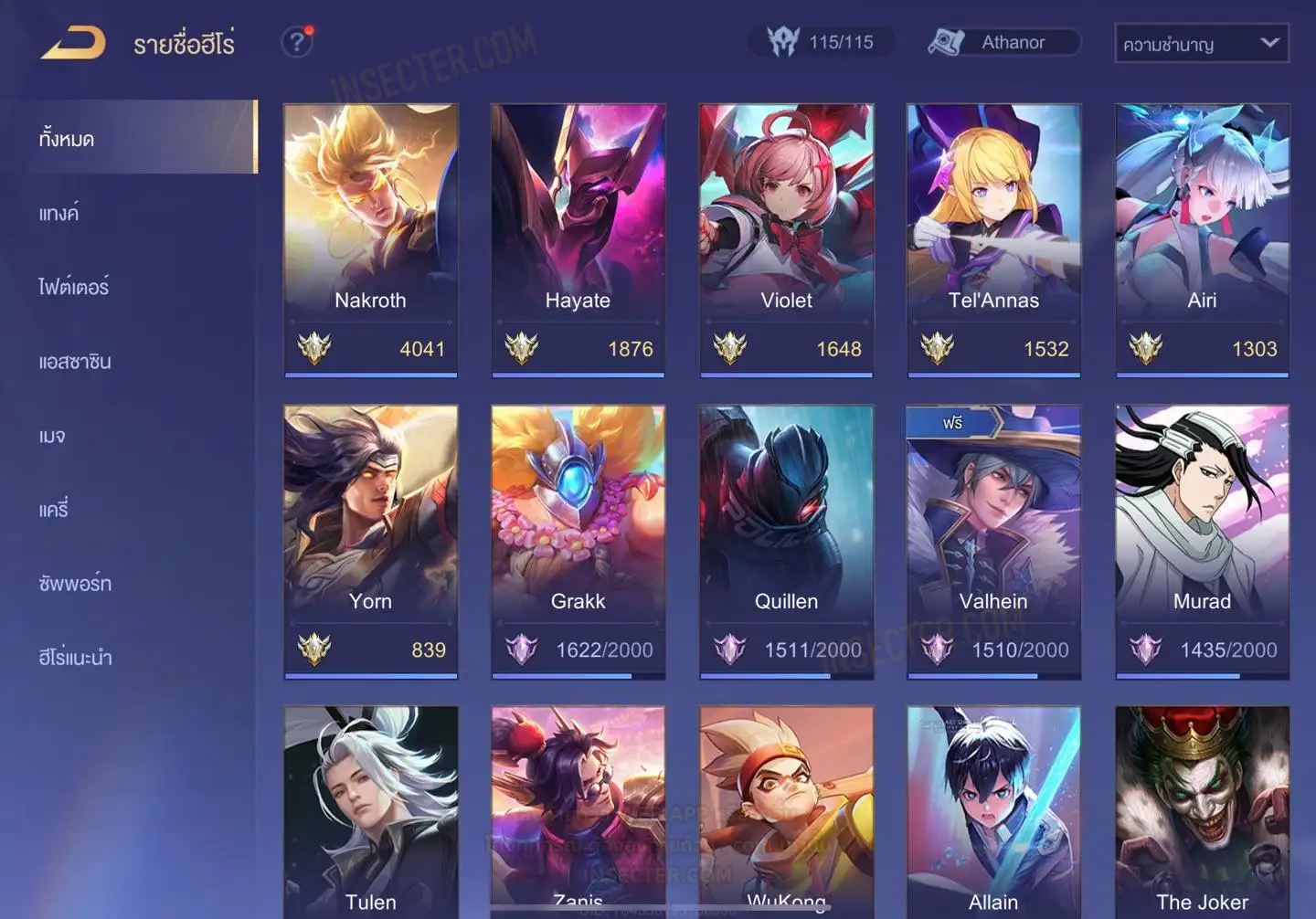Select the Athanor button
This screenshot has width=1316, height=919.
(1003, 42)
